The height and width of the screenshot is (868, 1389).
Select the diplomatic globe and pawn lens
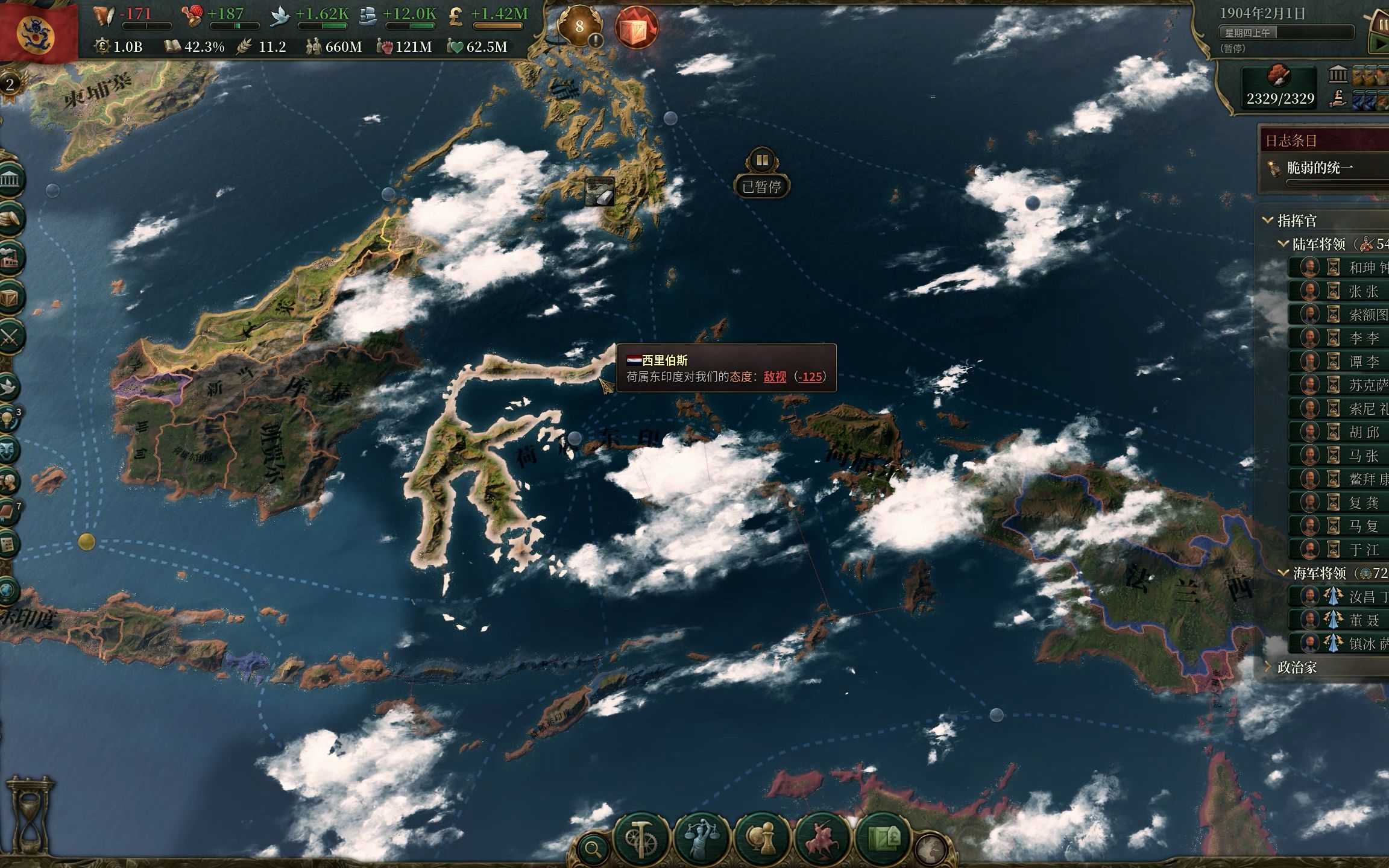click(762, 839)
